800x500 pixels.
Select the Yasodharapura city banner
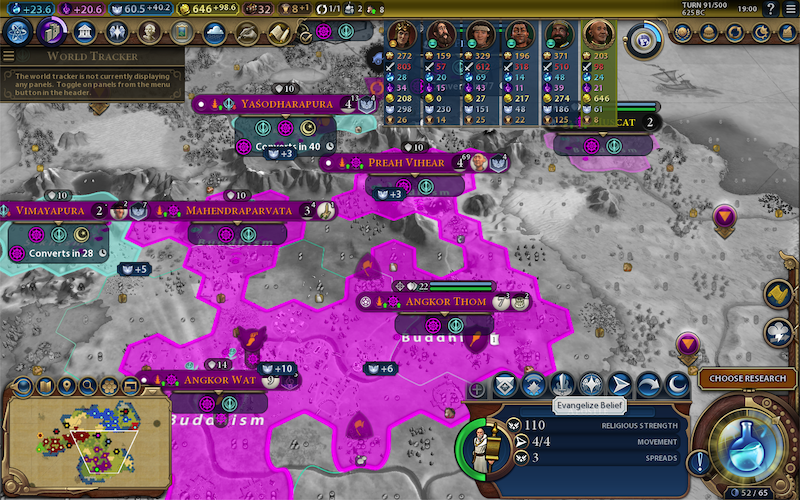coord(285,103)
